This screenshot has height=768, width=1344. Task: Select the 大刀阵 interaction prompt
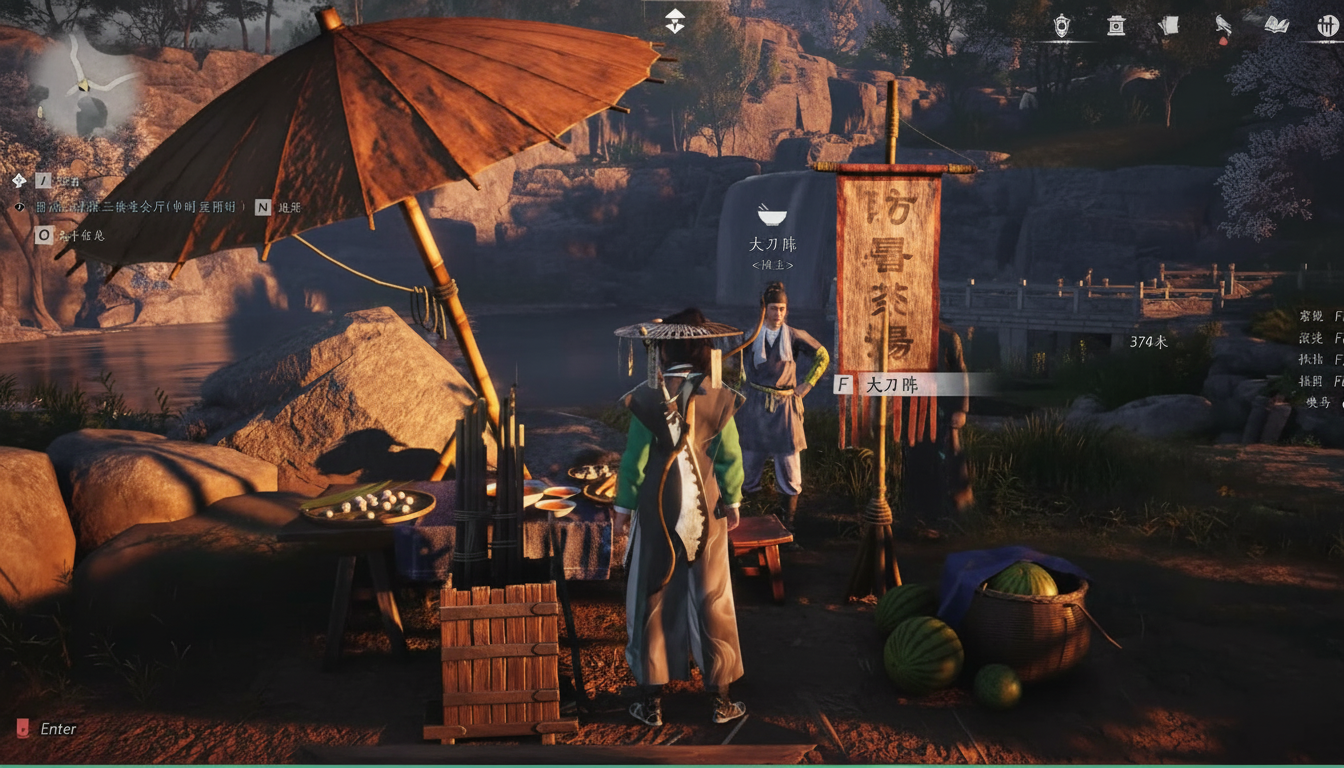(x=890, y=384)
